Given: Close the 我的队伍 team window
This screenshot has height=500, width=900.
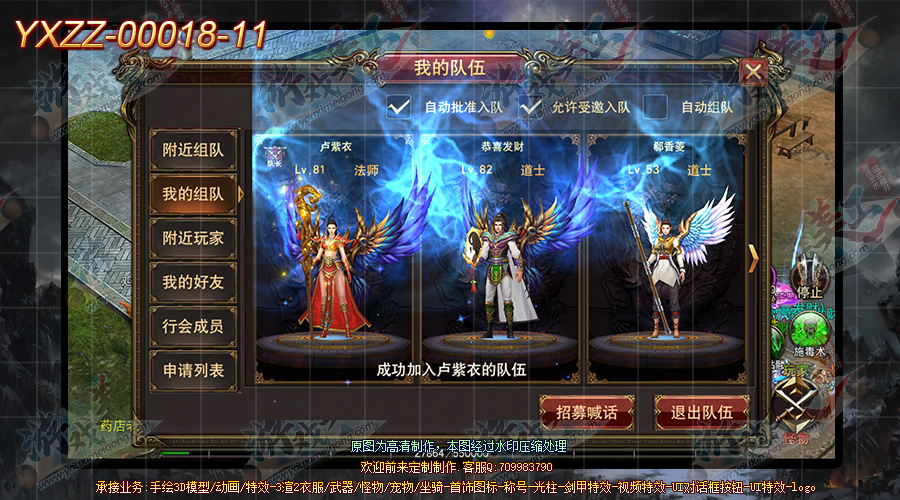Looking at the screenshot, I should point(753,73).
